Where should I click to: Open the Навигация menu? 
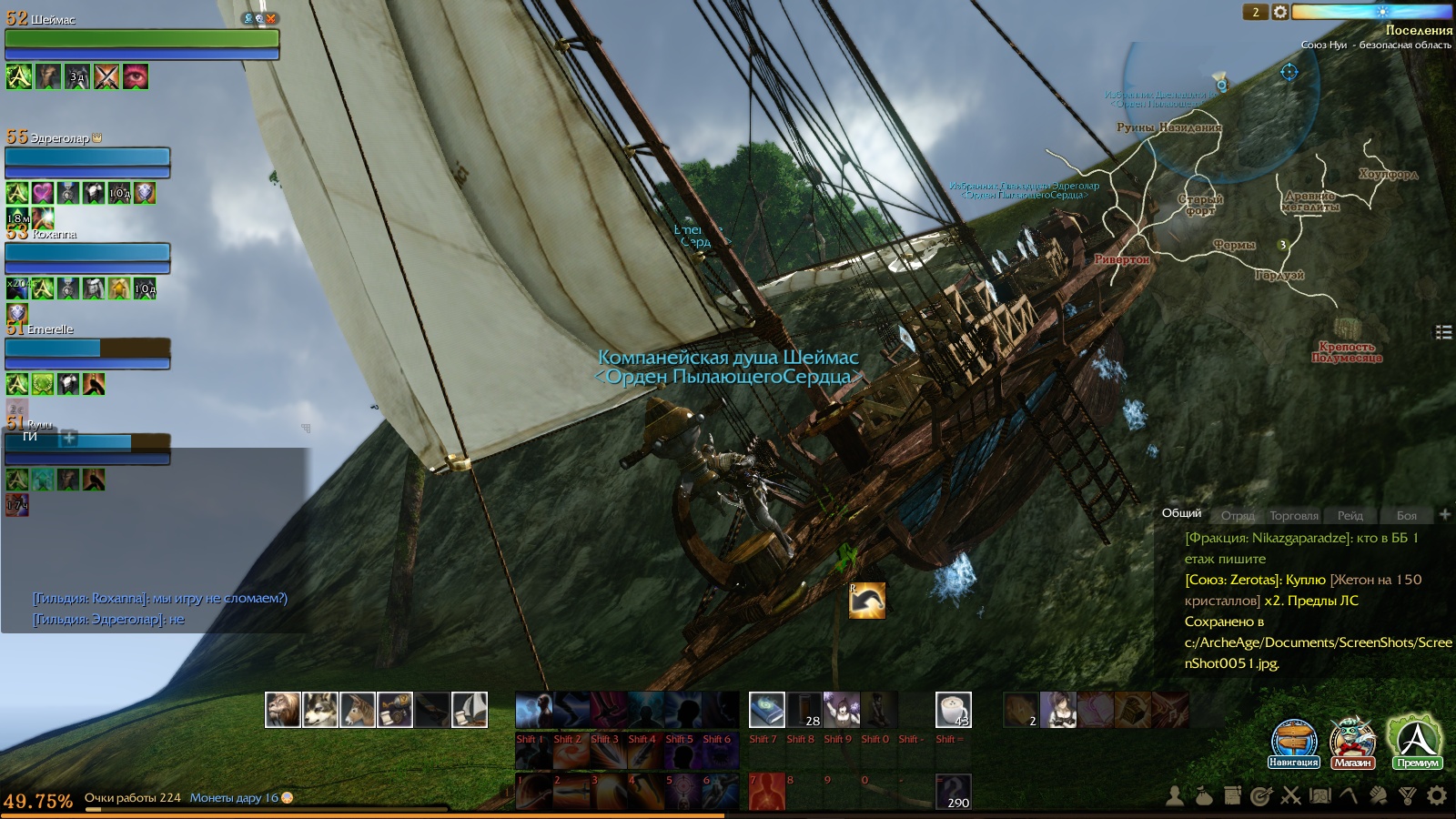coord(1293,742)
